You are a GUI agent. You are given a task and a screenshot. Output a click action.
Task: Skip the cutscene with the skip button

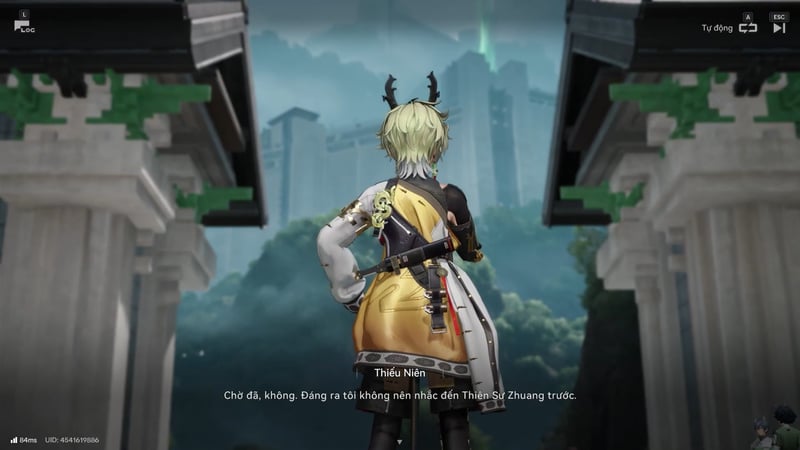779,28
